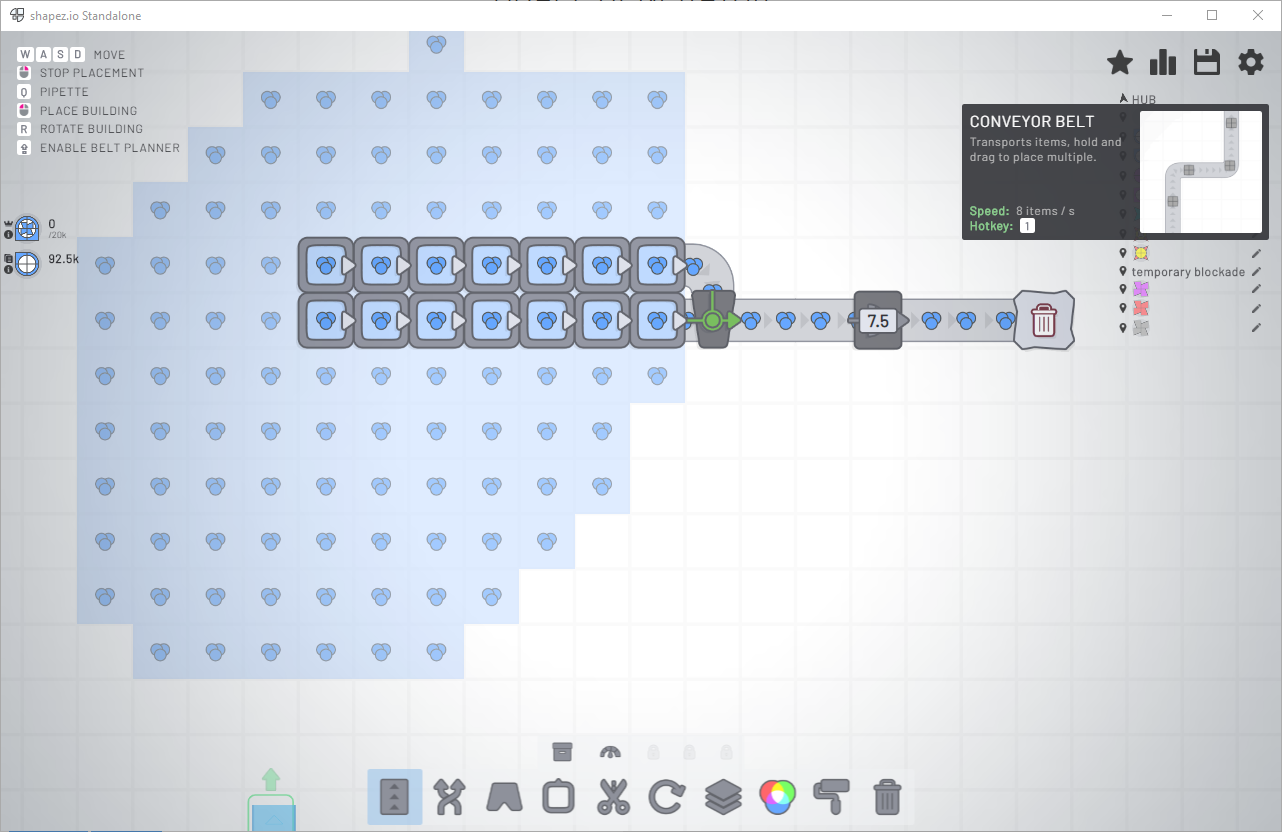
Task: Click the yellow shape waypoint thumbnail
Action: tap(1141, 251)
